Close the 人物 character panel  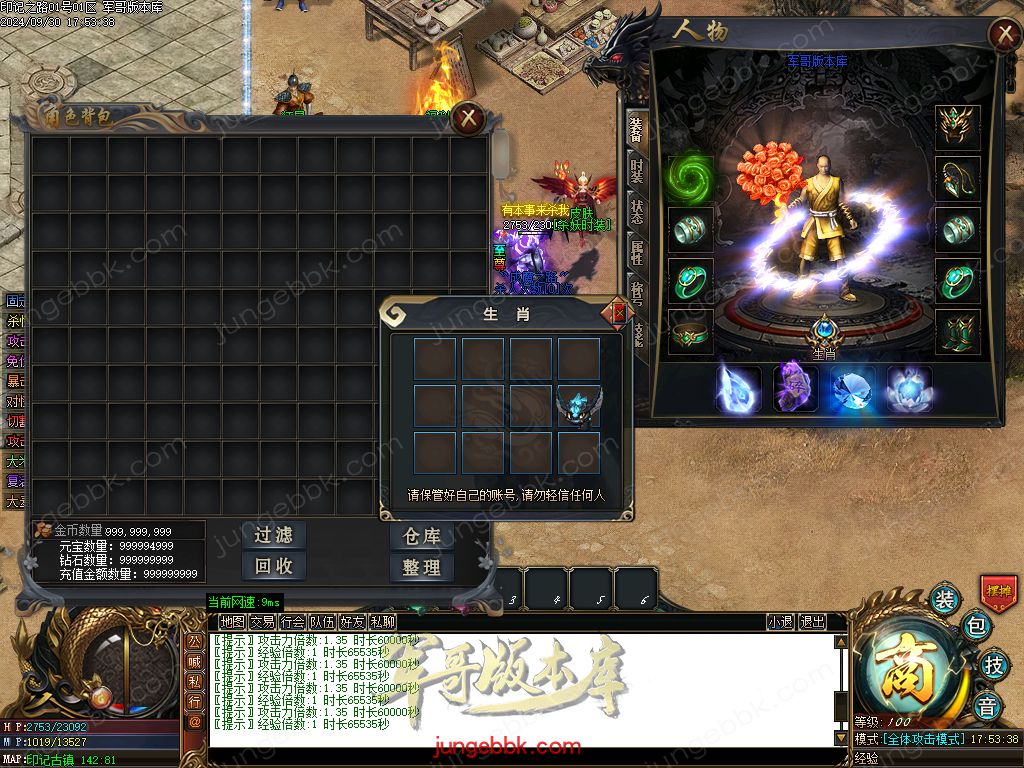(x=1004, y=35)
